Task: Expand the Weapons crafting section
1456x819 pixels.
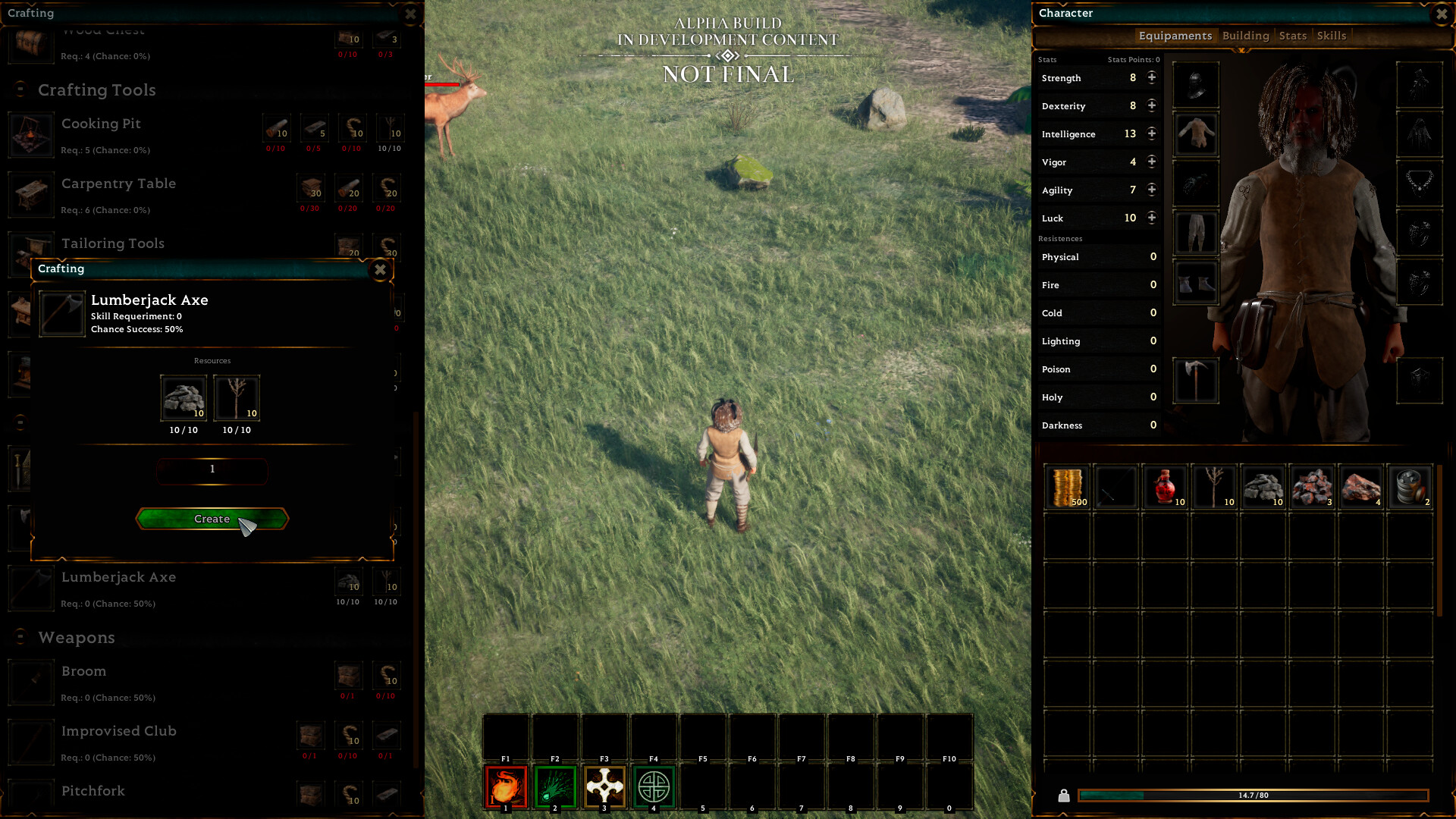Action: click(76, 638)
